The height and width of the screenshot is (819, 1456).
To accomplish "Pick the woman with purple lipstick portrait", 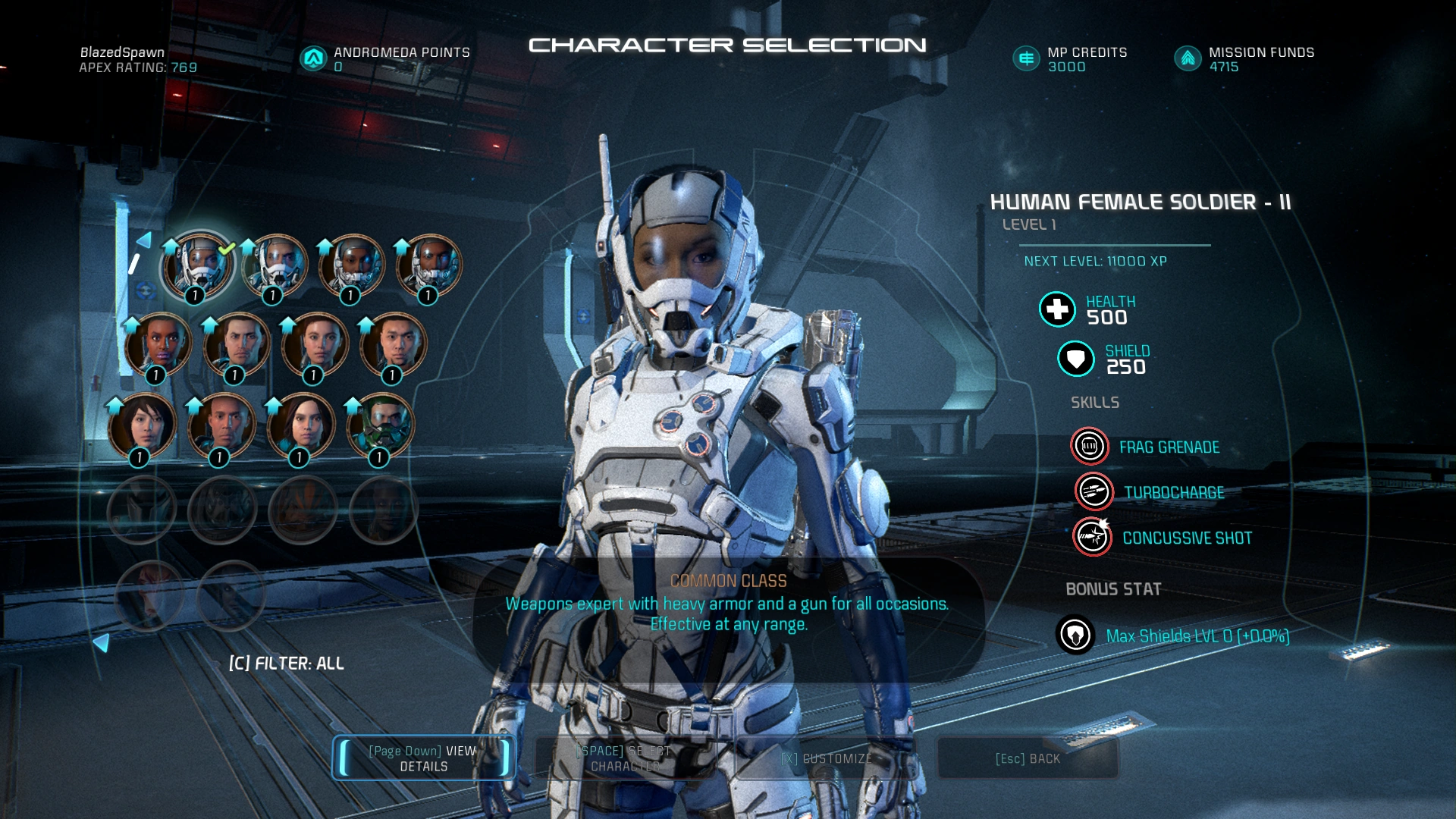I will coord(158,344).
